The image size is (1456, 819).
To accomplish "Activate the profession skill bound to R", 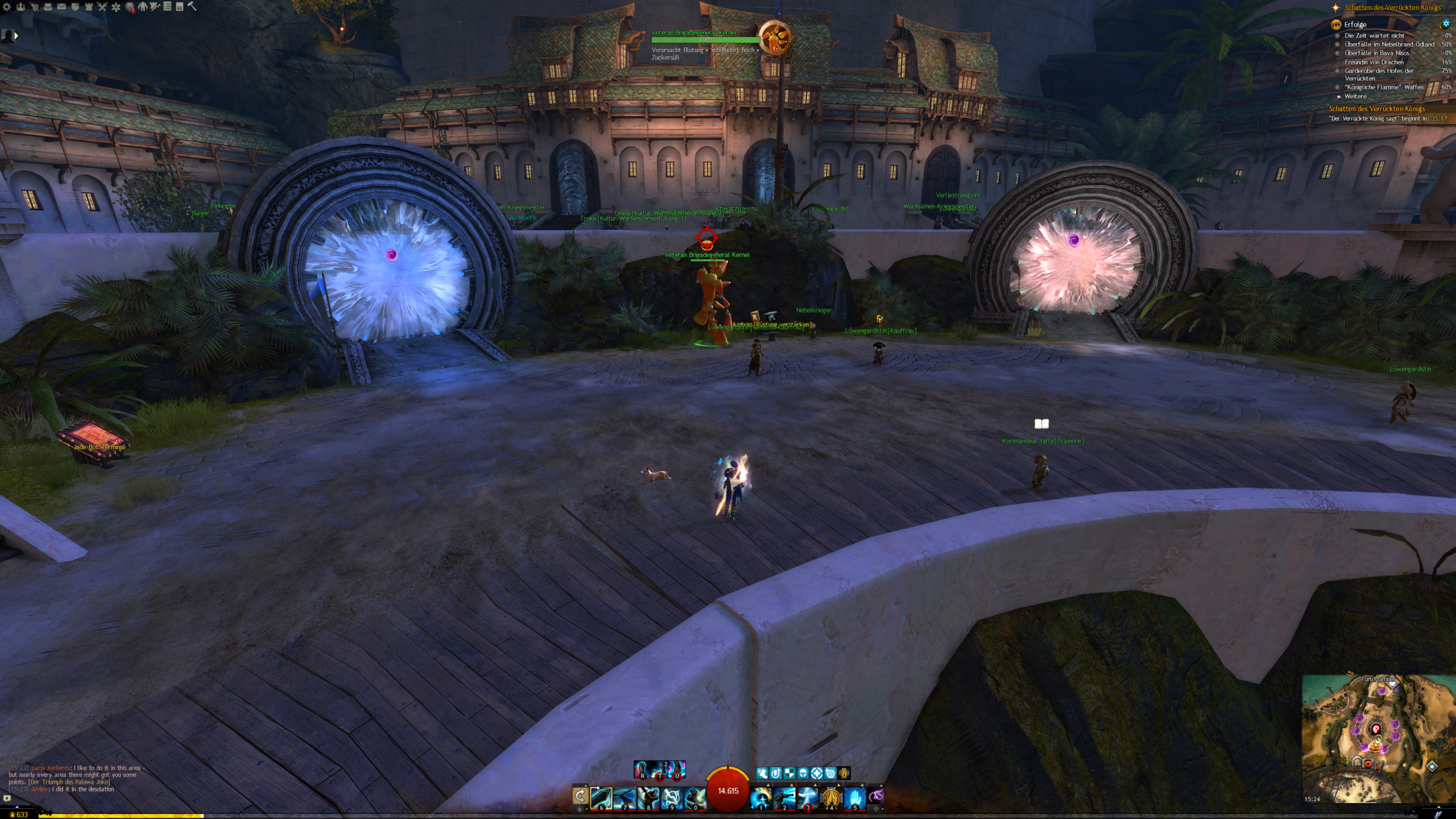I will 642,770.
